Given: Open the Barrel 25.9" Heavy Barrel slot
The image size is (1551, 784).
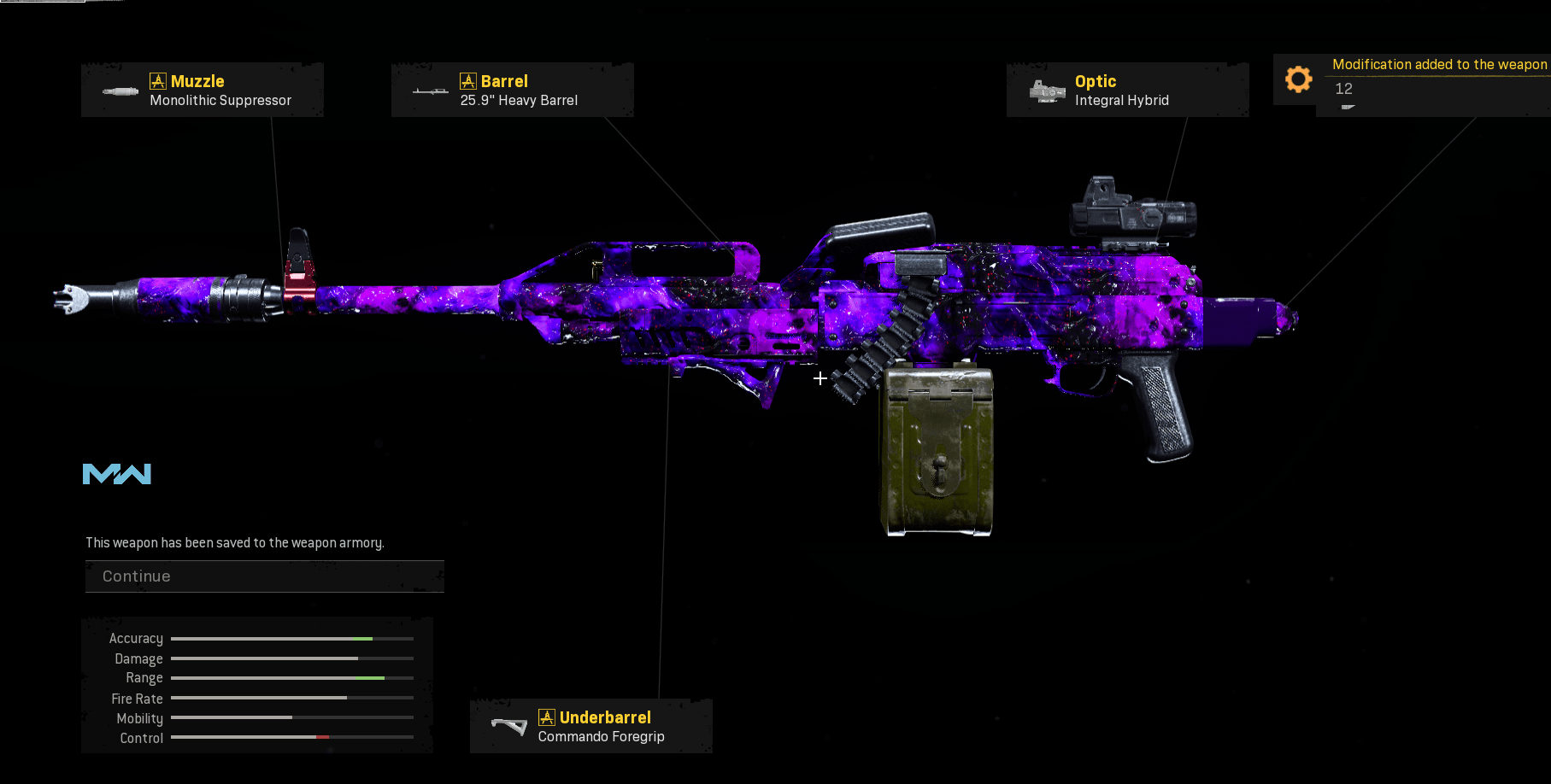Looking at the screenshot, I should 513,90.
